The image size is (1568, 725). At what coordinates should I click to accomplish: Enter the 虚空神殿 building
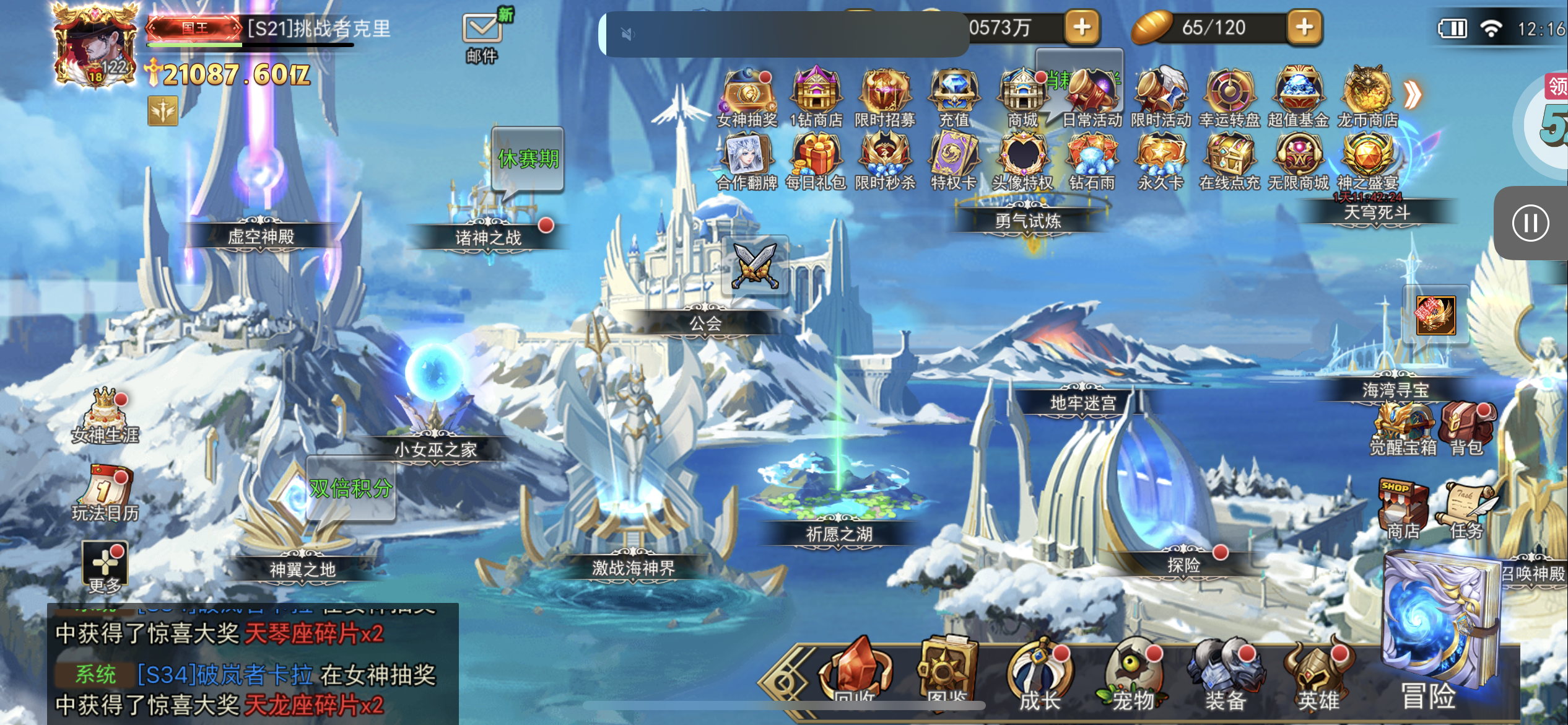click(x=260, y=235)
